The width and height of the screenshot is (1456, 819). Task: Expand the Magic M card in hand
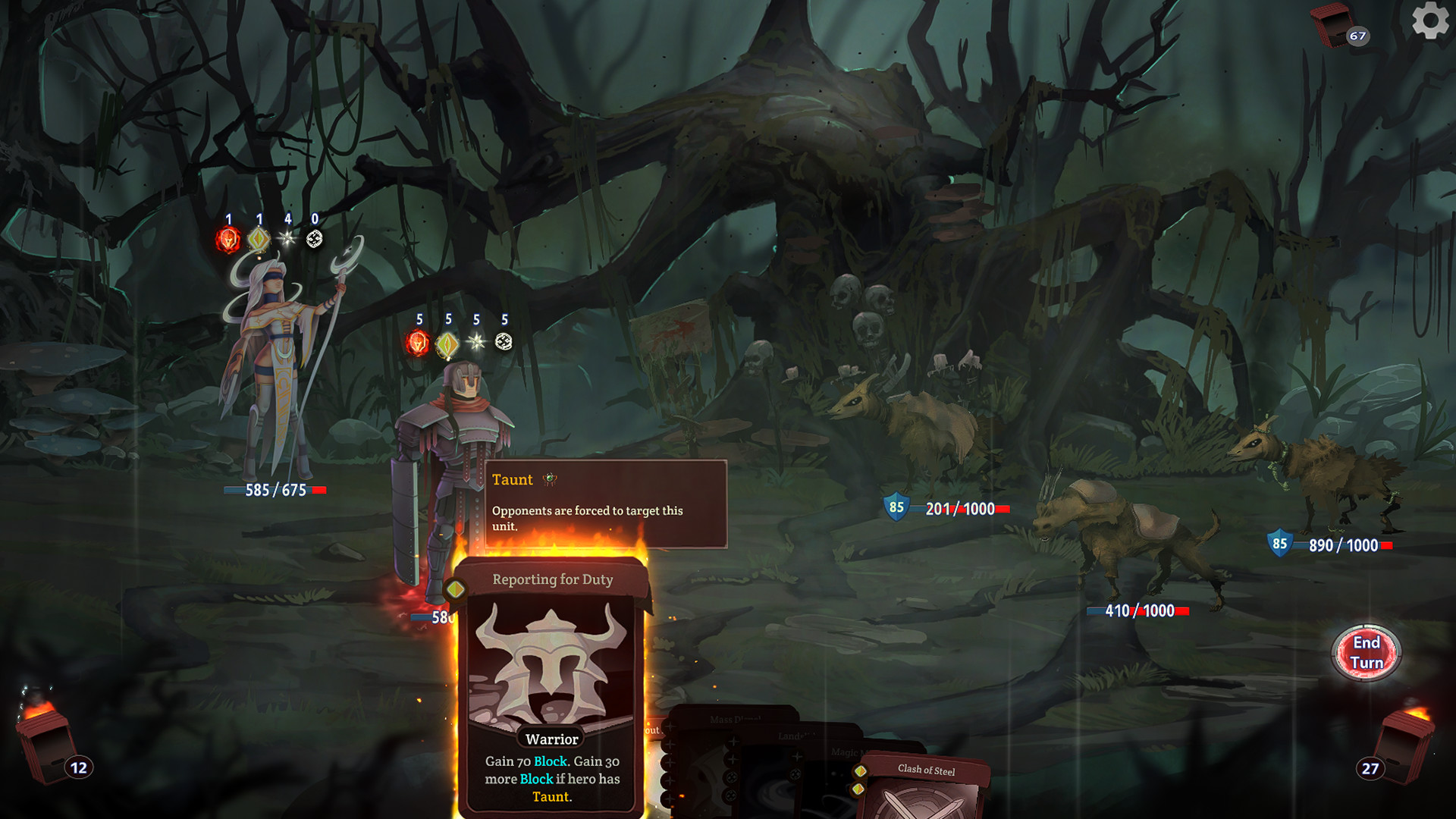(849, 752)
